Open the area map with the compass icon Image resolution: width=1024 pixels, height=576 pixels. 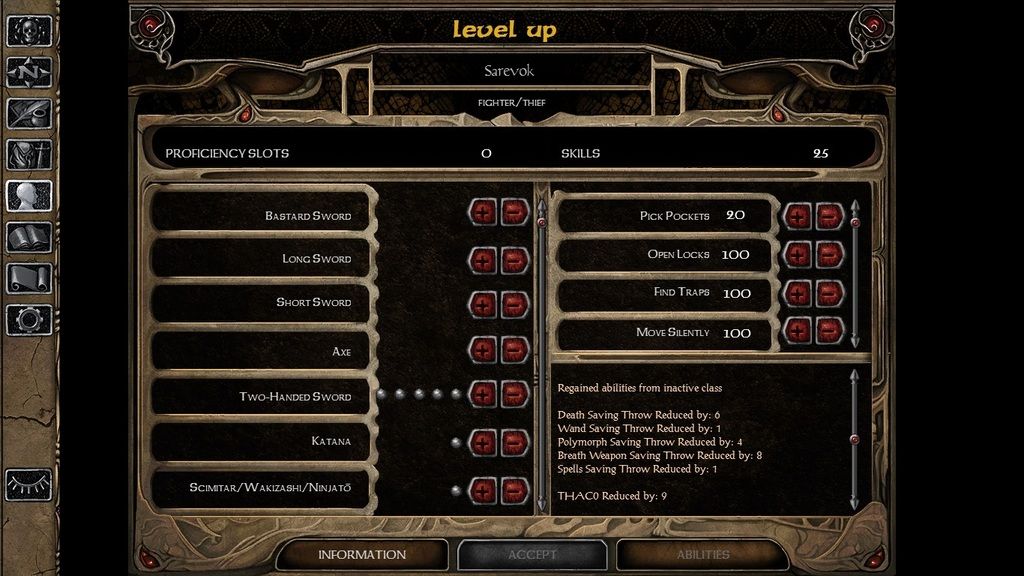(29, 73)
